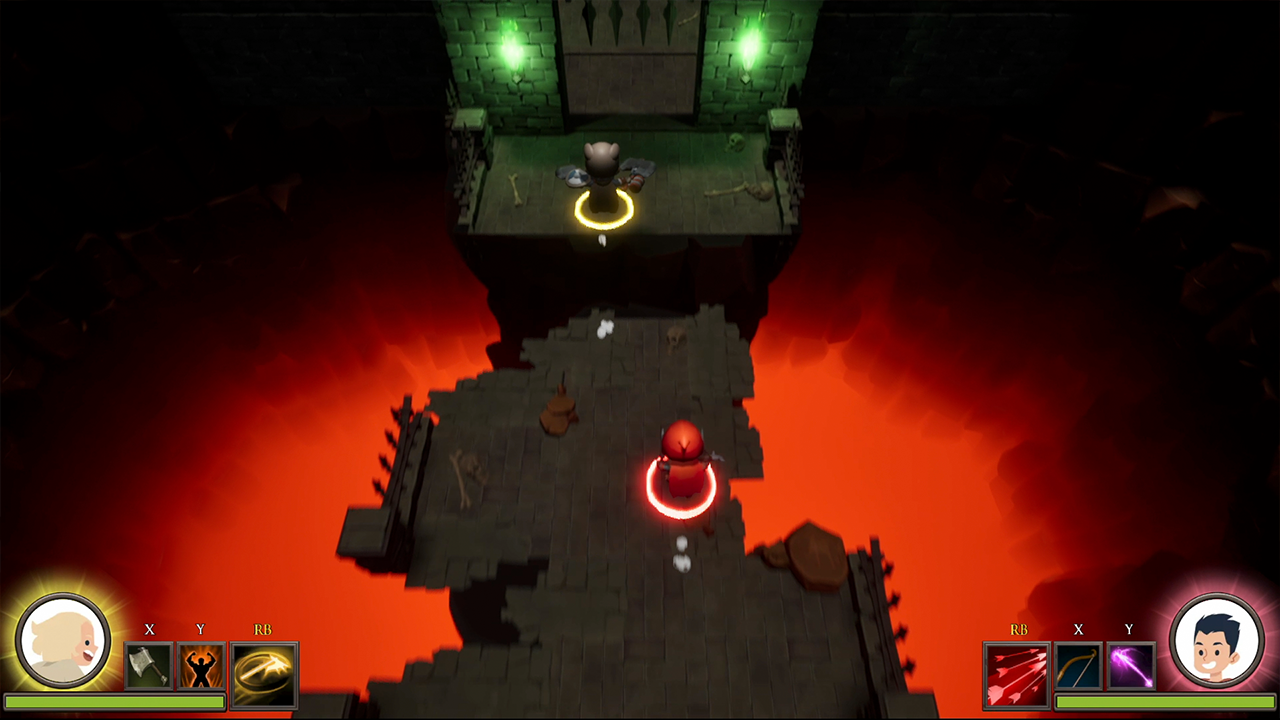Click the golden hammer RB ability icon
1280x720 pixels.
click(263, 668)
